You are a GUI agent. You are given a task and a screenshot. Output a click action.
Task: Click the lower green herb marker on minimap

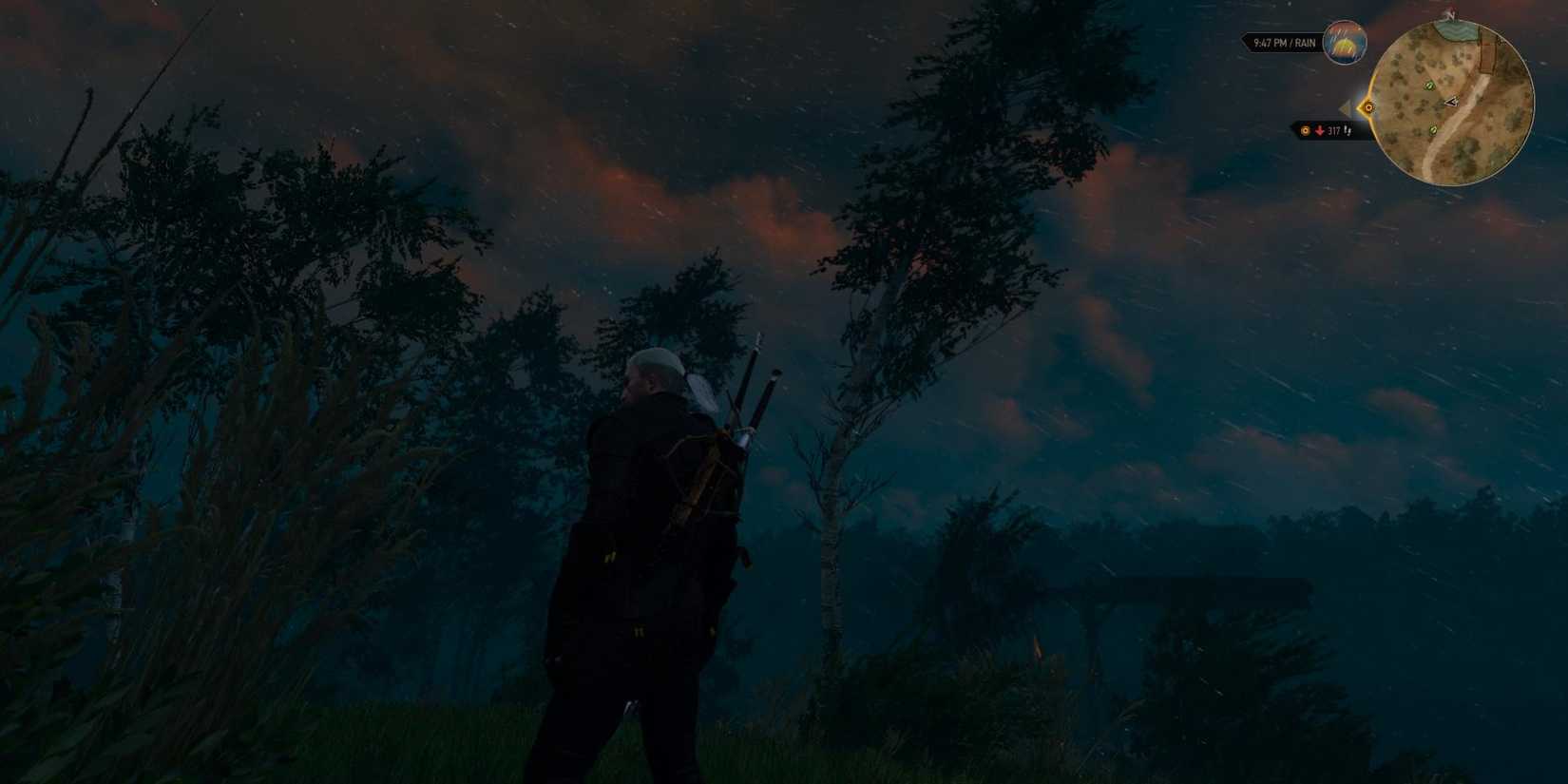[1432, 130]
